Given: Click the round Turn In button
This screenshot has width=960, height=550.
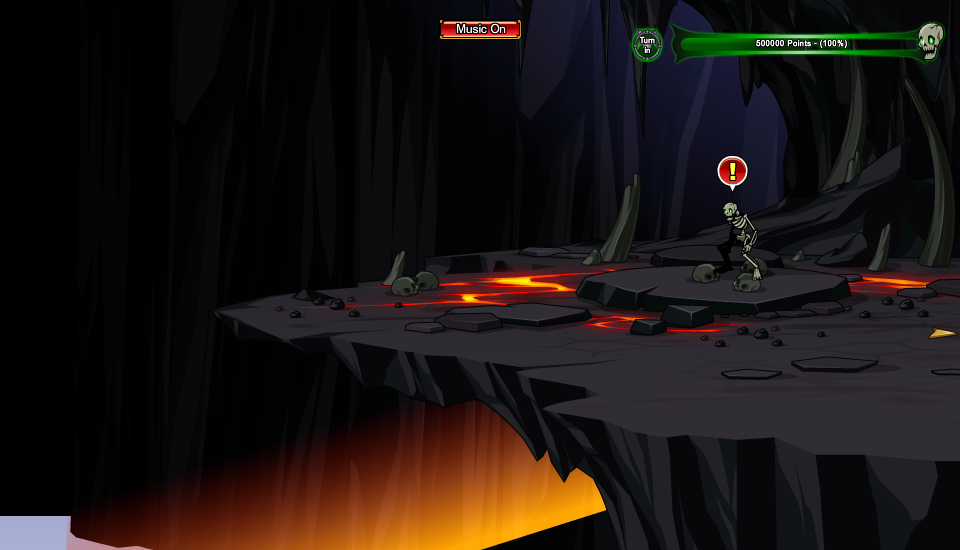Looking at the screenshot, I should coord(647,44).
